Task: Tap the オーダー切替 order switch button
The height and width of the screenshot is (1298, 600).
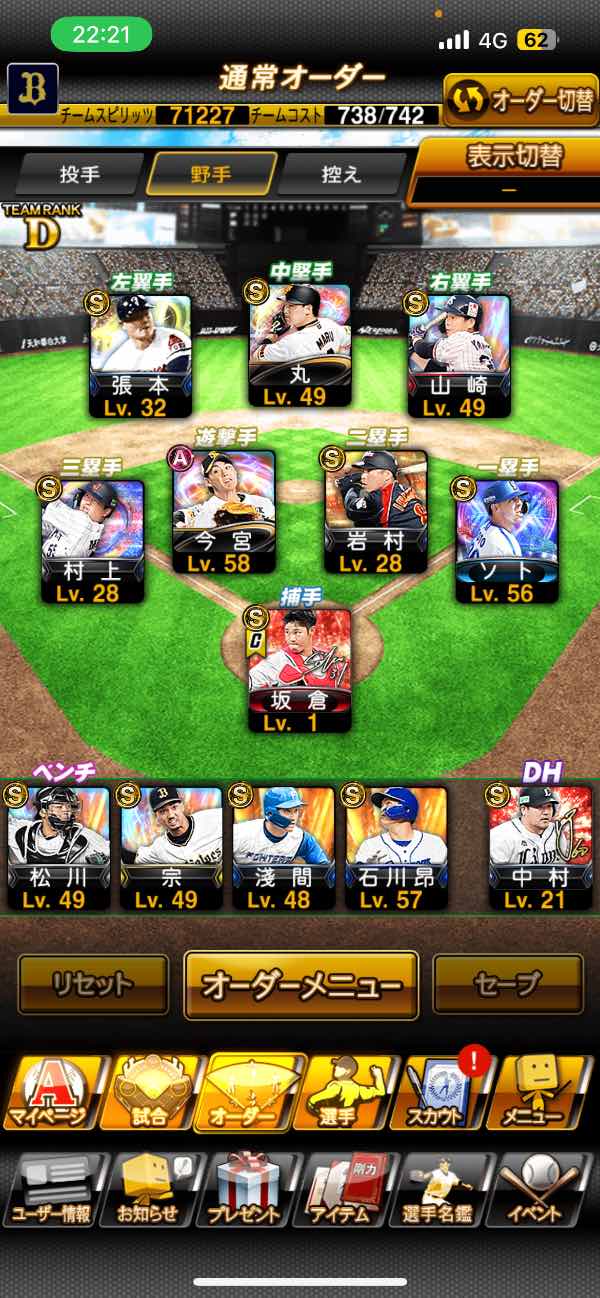Action: pyautogui.click(x=520, y=100)
